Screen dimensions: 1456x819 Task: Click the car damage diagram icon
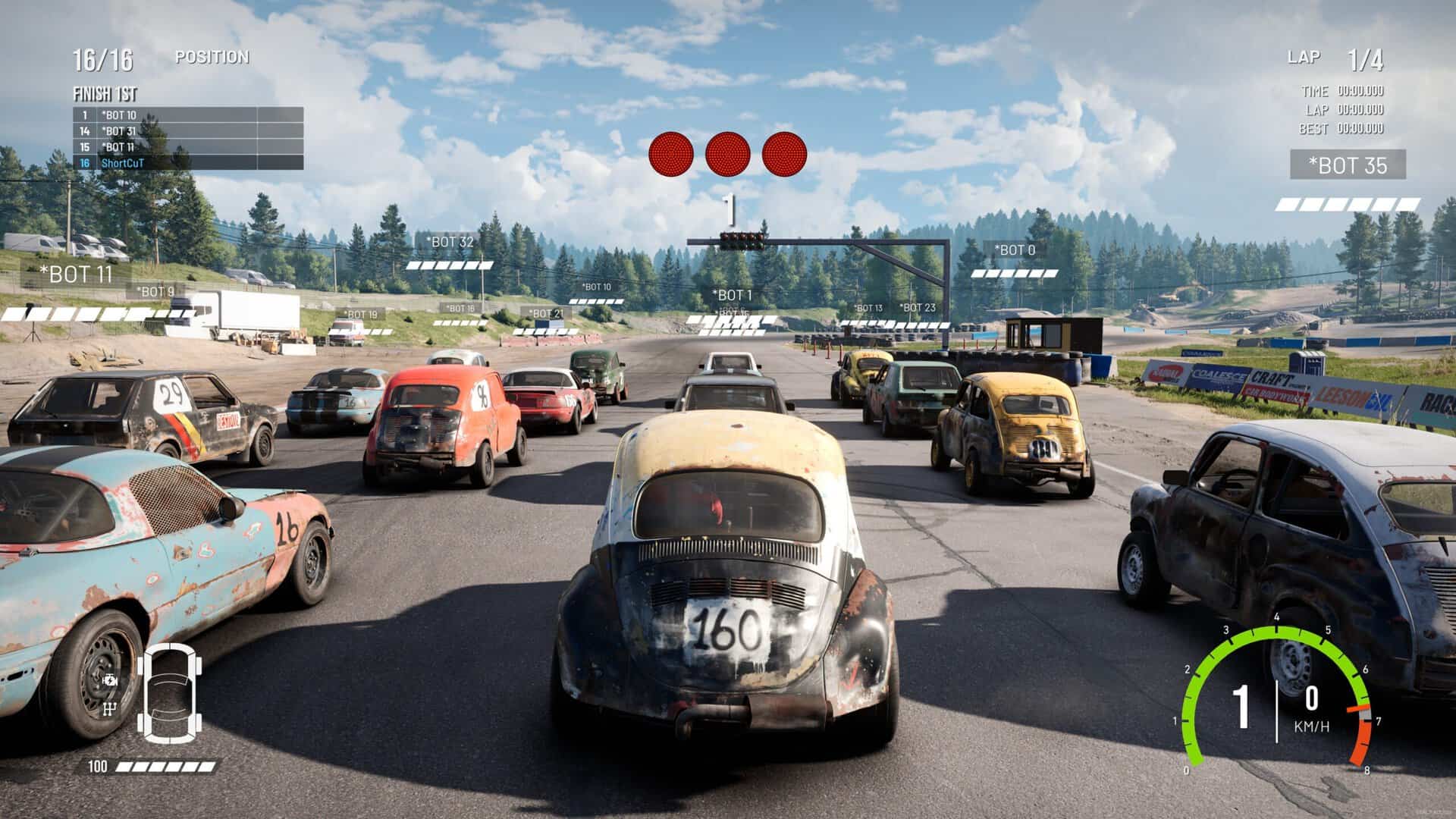click(169, 692)
